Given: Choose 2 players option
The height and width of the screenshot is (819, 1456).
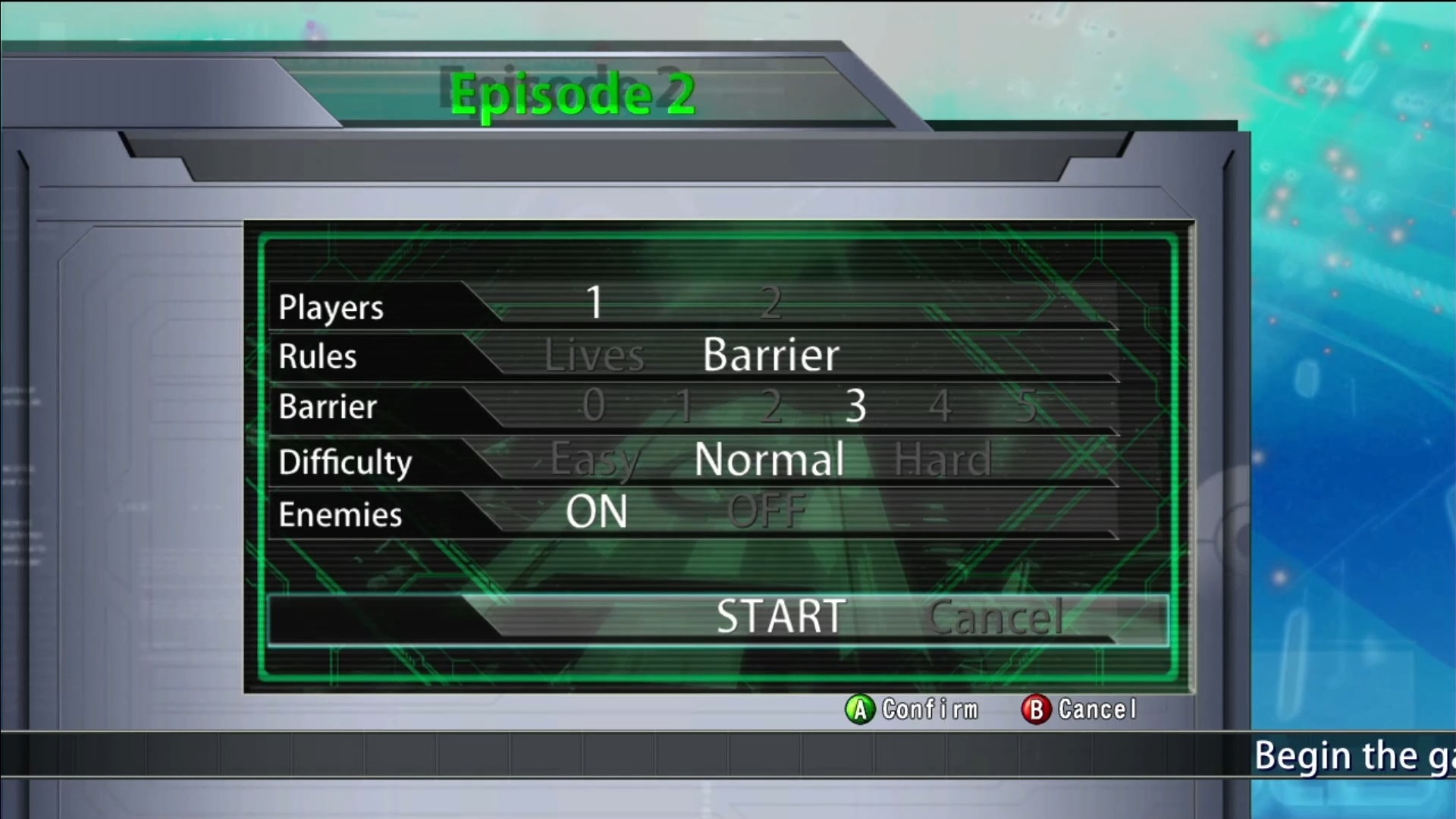Looking at the screenshot, I should point(770,303).
